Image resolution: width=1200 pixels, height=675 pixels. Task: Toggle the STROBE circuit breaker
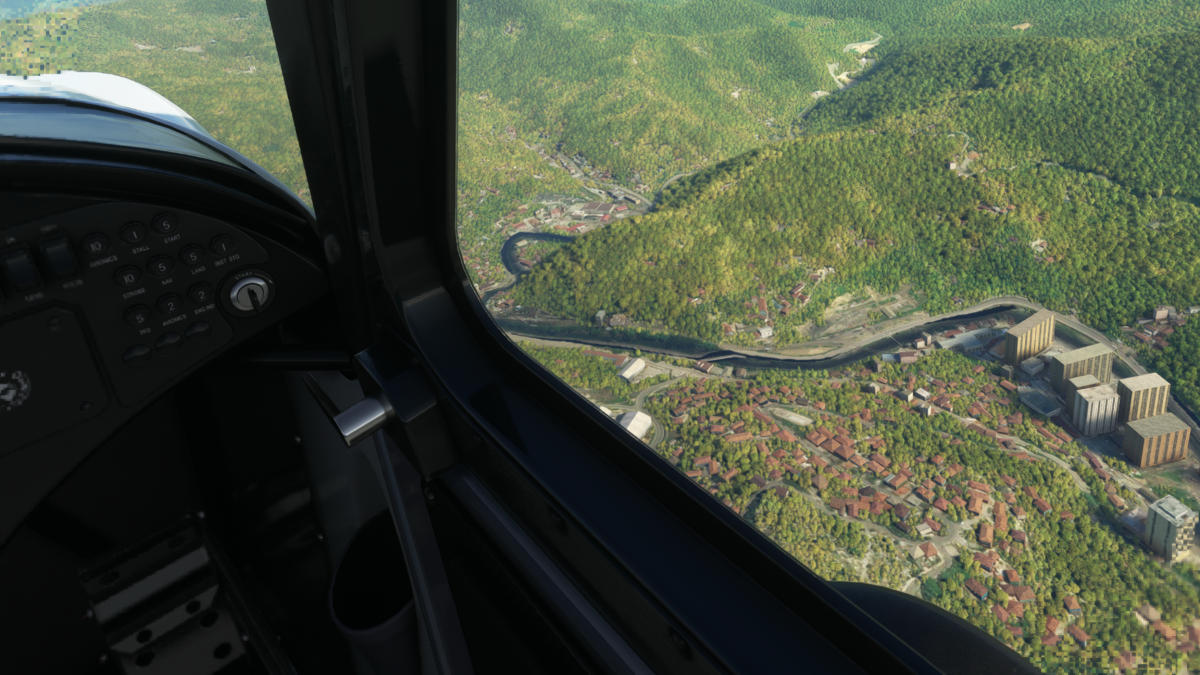[129, 277]
